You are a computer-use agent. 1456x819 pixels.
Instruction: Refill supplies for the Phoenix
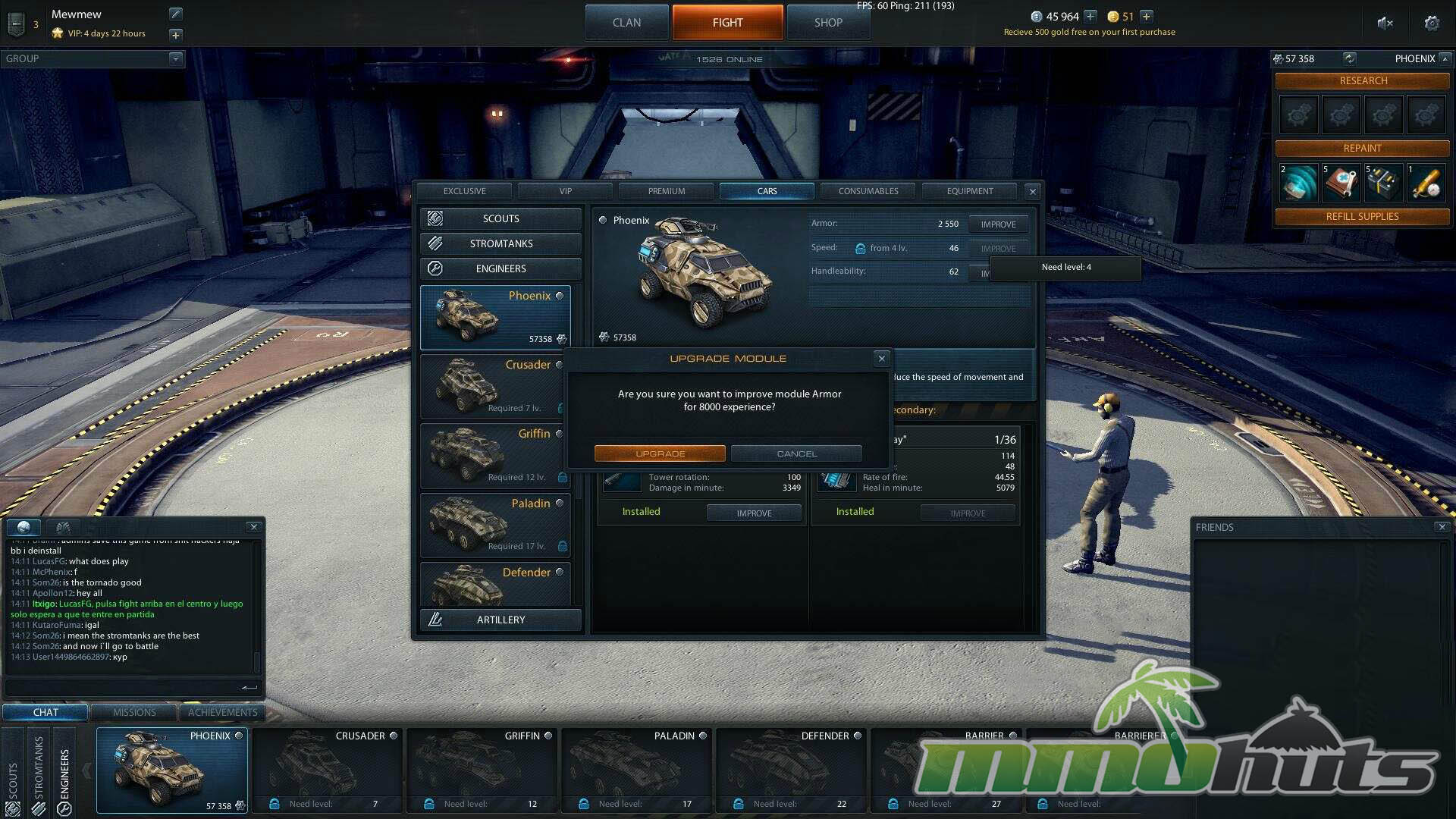(1362, 217)
